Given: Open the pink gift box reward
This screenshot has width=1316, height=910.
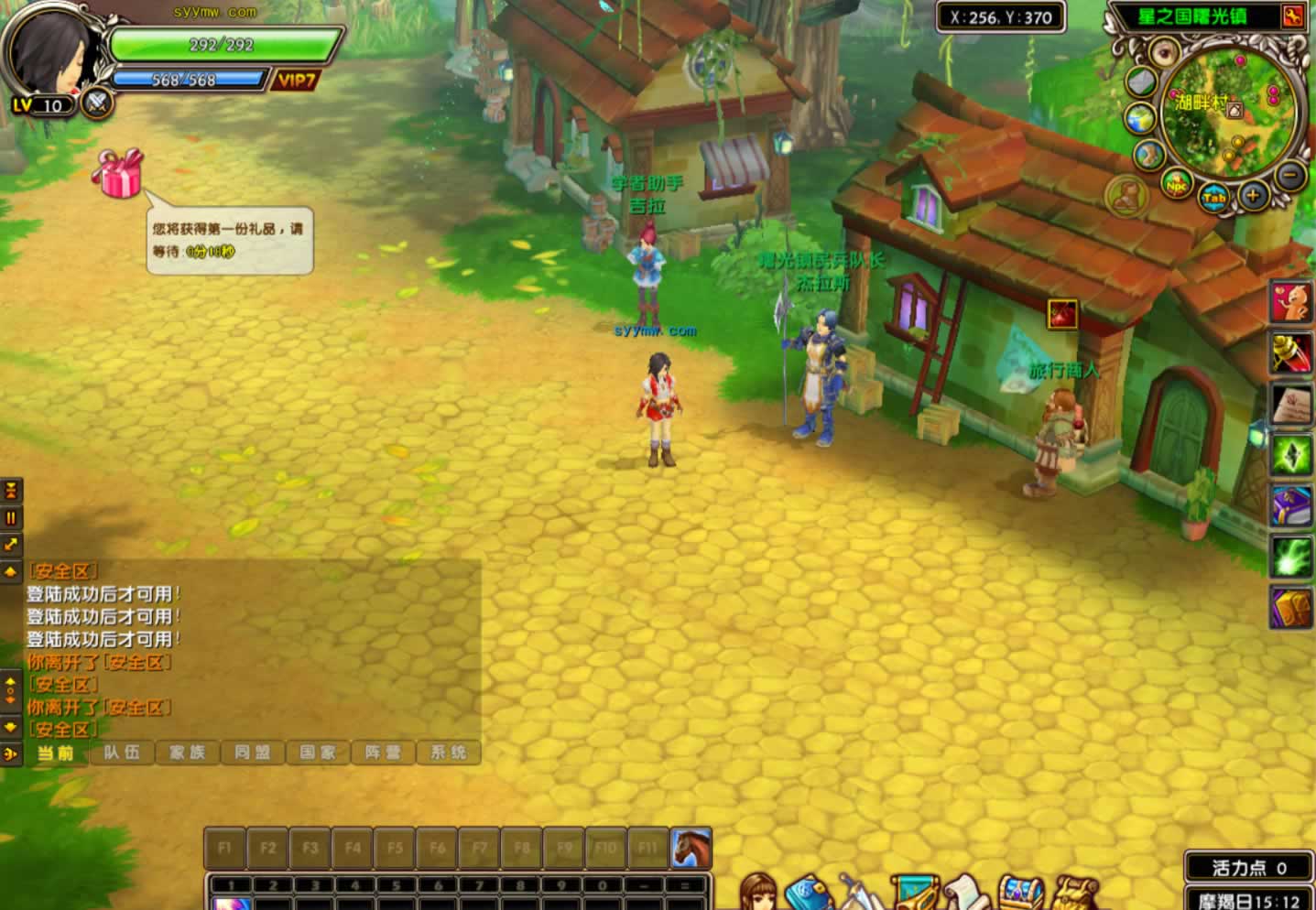Looking at the screenshot, I should [x=119, y=173].
